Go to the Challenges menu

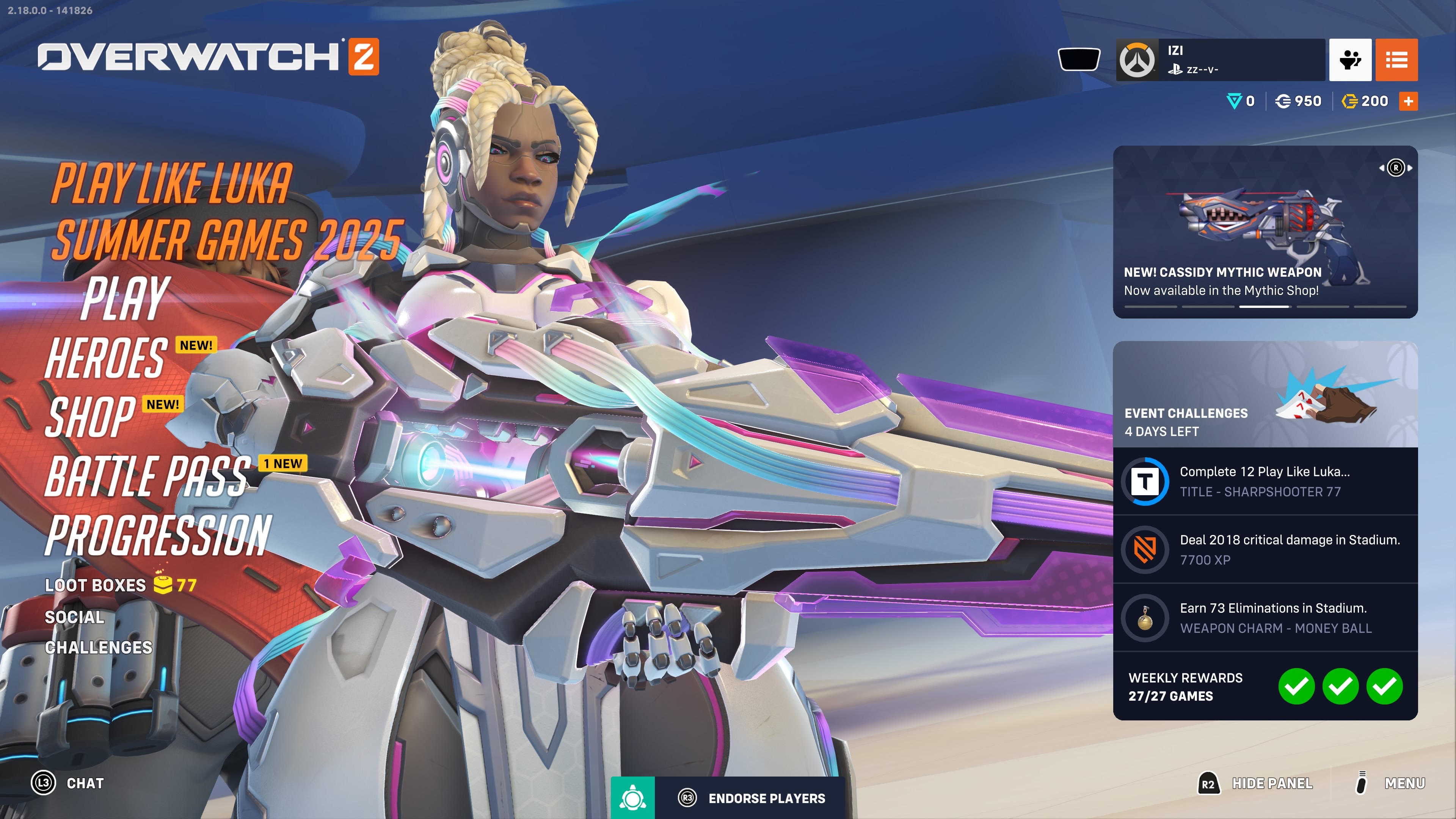pos(98,647)
